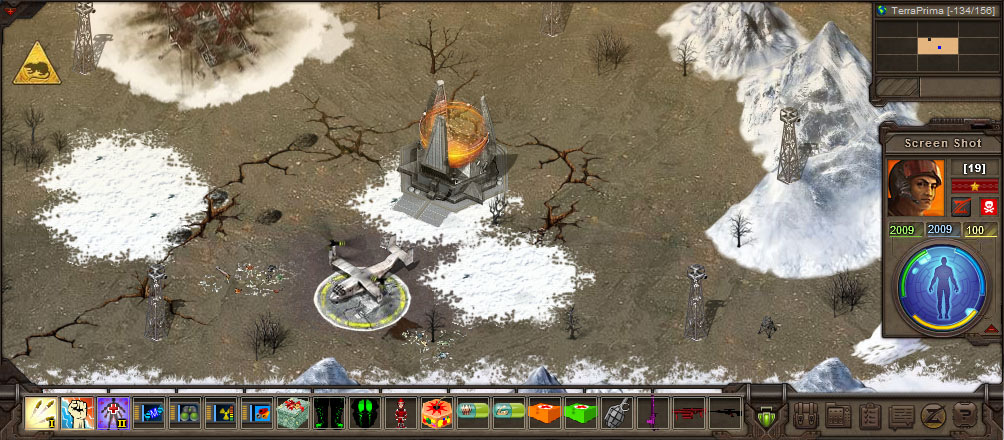The image size is (1004, 440).
Task: Click the soldier character portrait
Action: [914, 188]
